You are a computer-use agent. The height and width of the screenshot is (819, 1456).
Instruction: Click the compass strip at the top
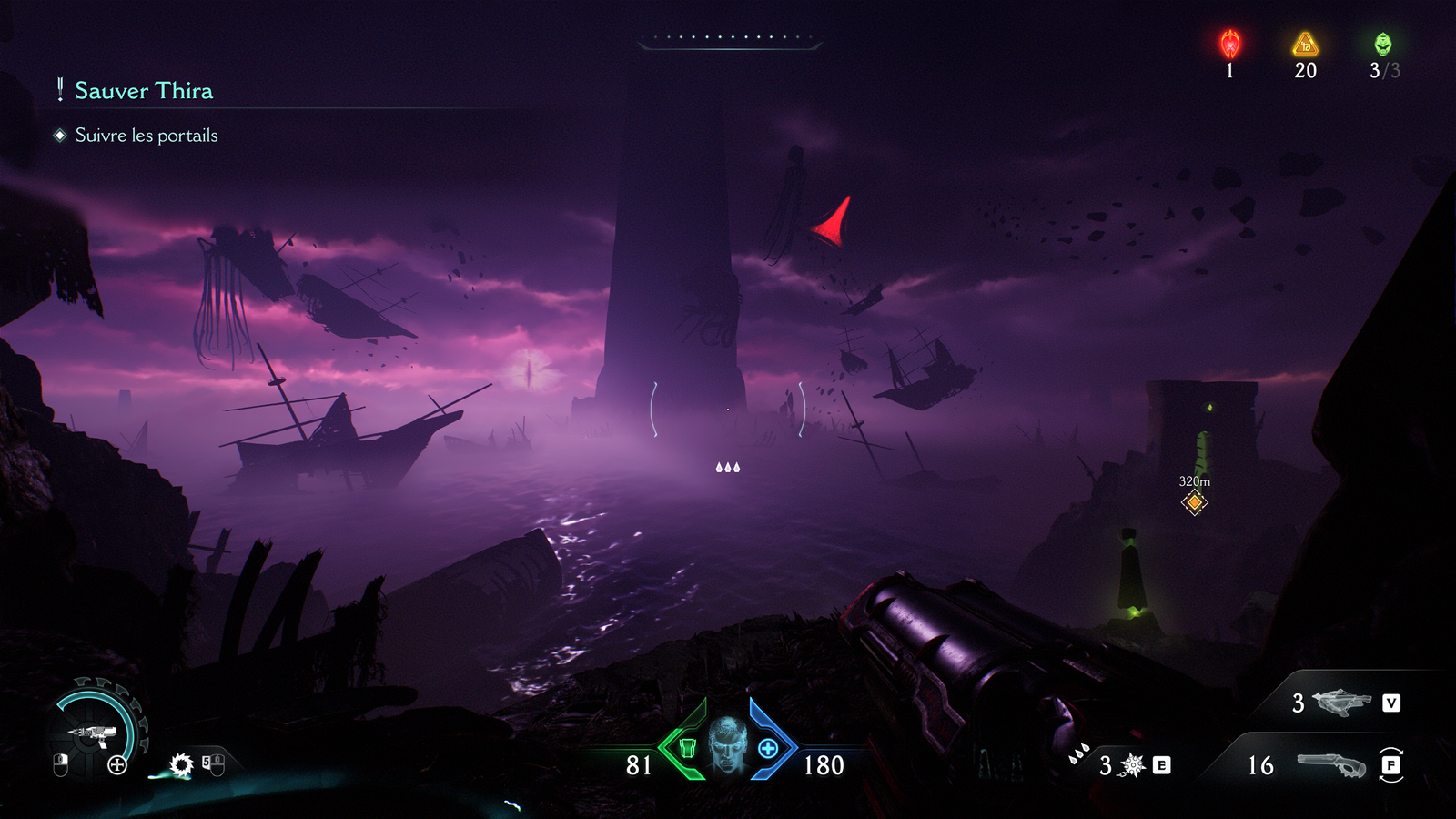click(730, 39)
